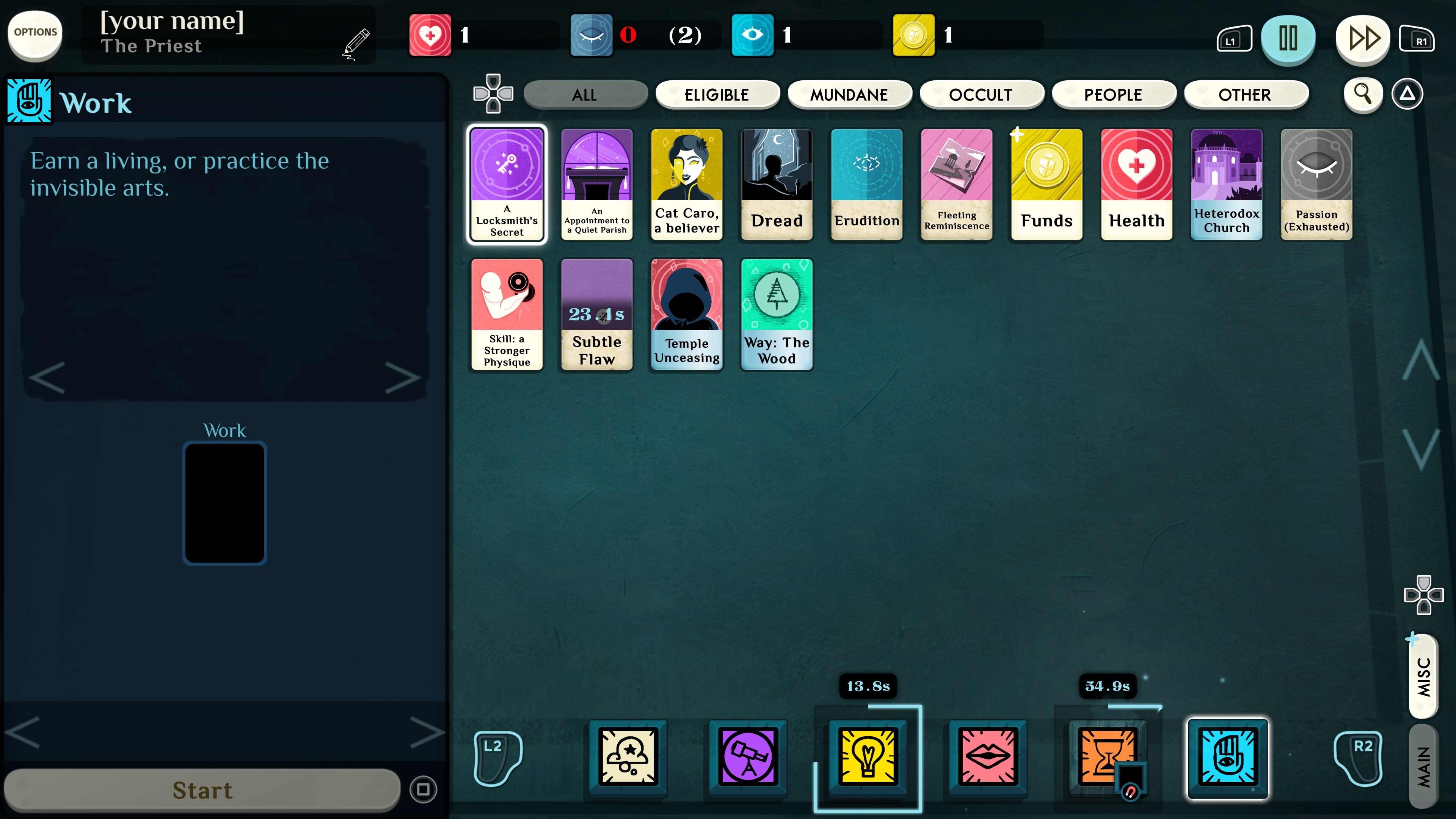Enable fast-forward game speed
1456x819 pixels.
tap(1363, 39)
